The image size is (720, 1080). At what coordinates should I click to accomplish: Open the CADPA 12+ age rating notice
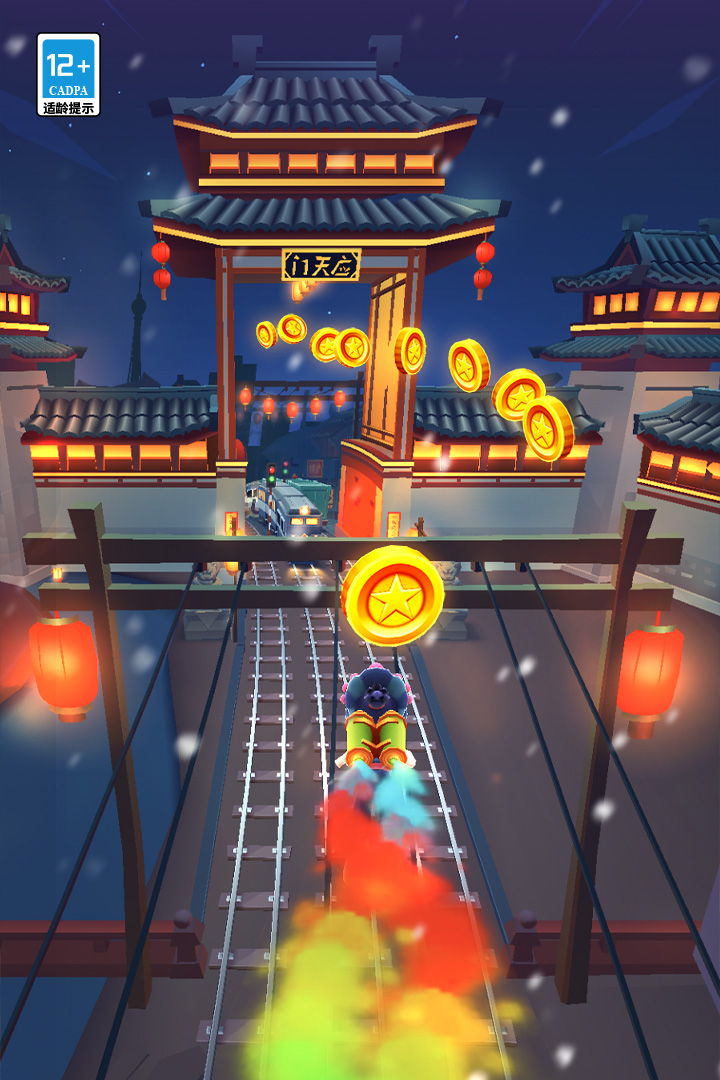tap(68, 74)
